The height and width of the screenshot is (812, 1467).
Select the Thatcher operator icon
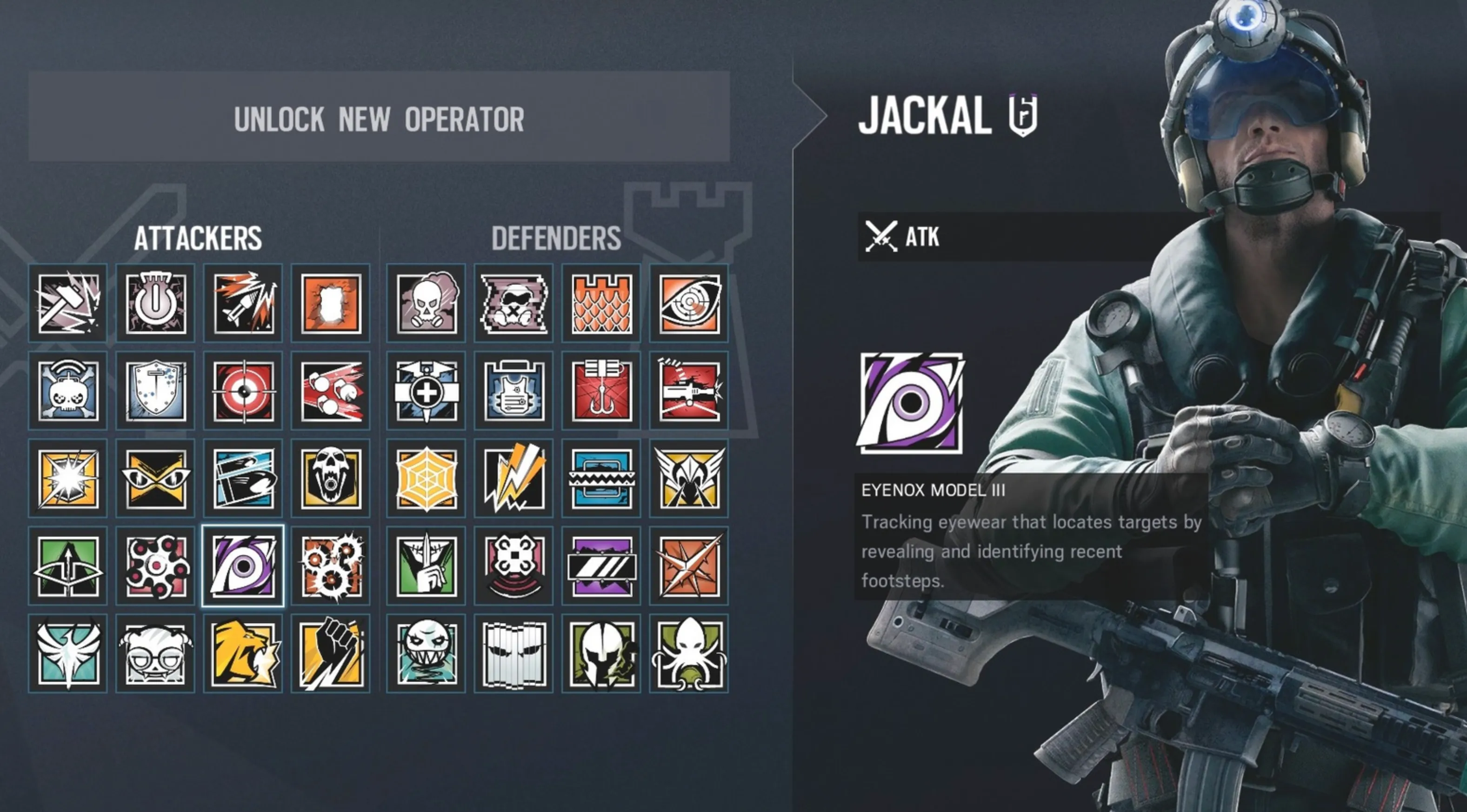155,303
